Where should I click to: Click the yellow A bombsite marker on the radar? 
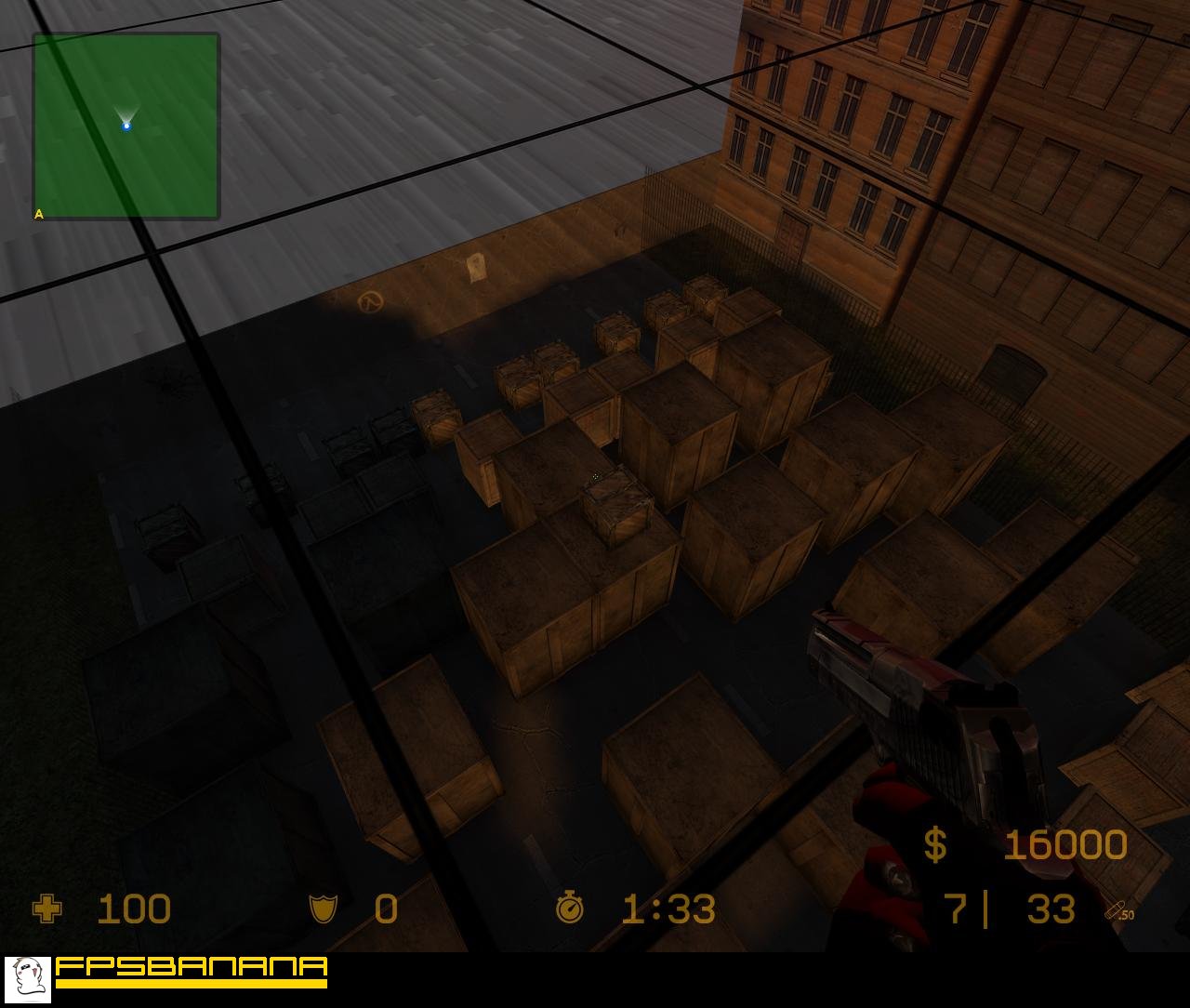point(38,214)
